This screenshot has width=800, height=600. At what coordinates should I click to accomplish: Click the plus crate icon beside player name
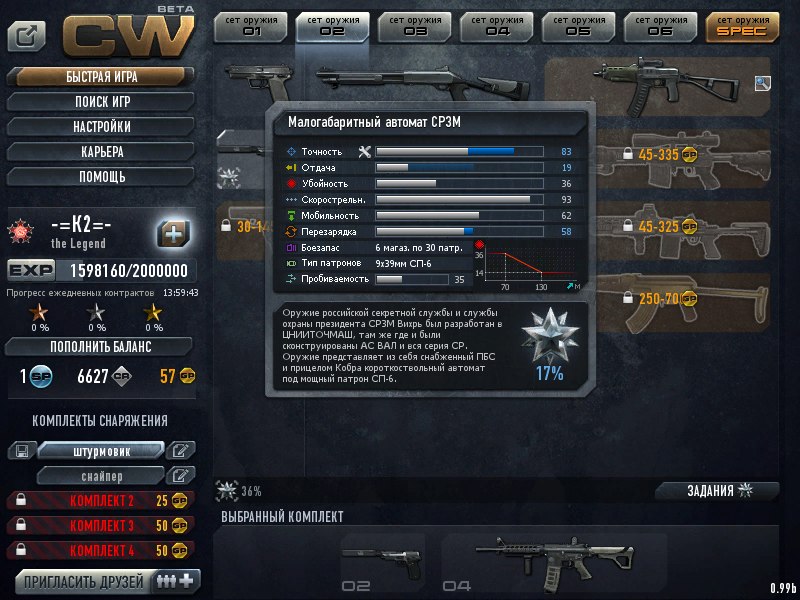174,234
